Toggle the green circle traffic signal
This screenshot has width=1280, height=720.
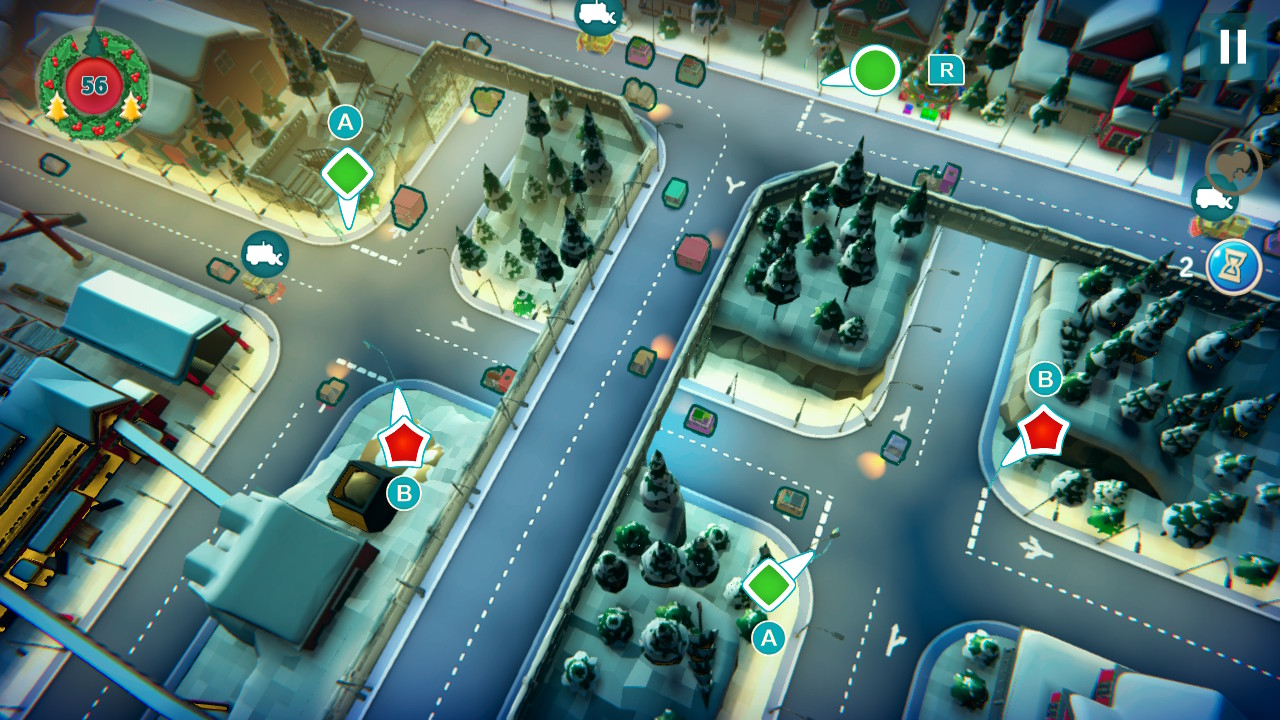click(x=875, y=72)
